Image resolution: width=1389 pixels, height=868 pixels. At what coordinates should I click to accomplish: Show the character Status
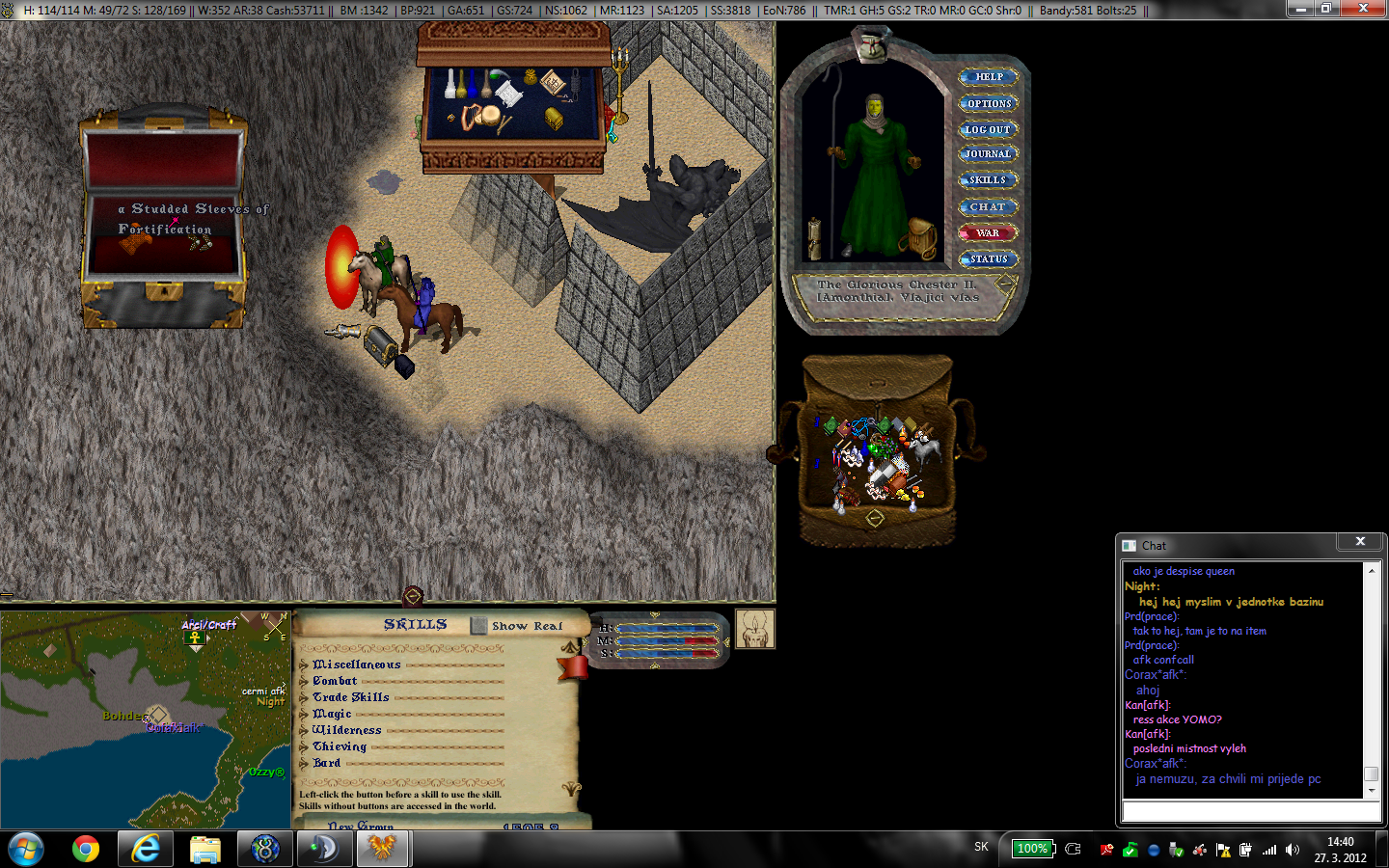988,258
